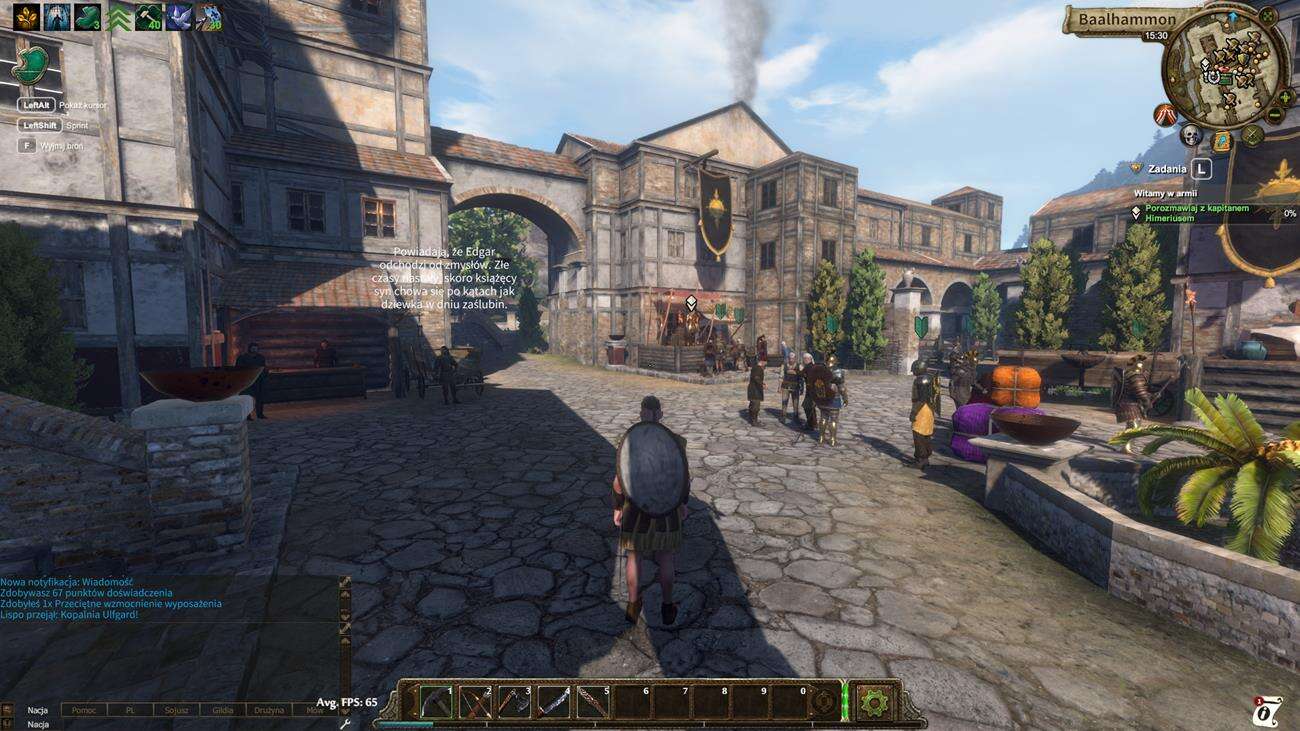Click the crossed swords icon beside the minimap
Screen dimensions: 1300x731
click(1253, 134)
